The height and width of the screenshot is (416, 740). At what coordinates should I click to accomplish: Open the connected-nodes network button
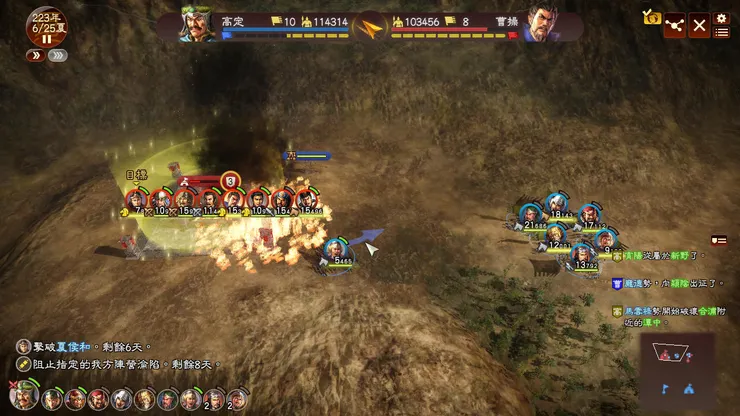point(675,25)
